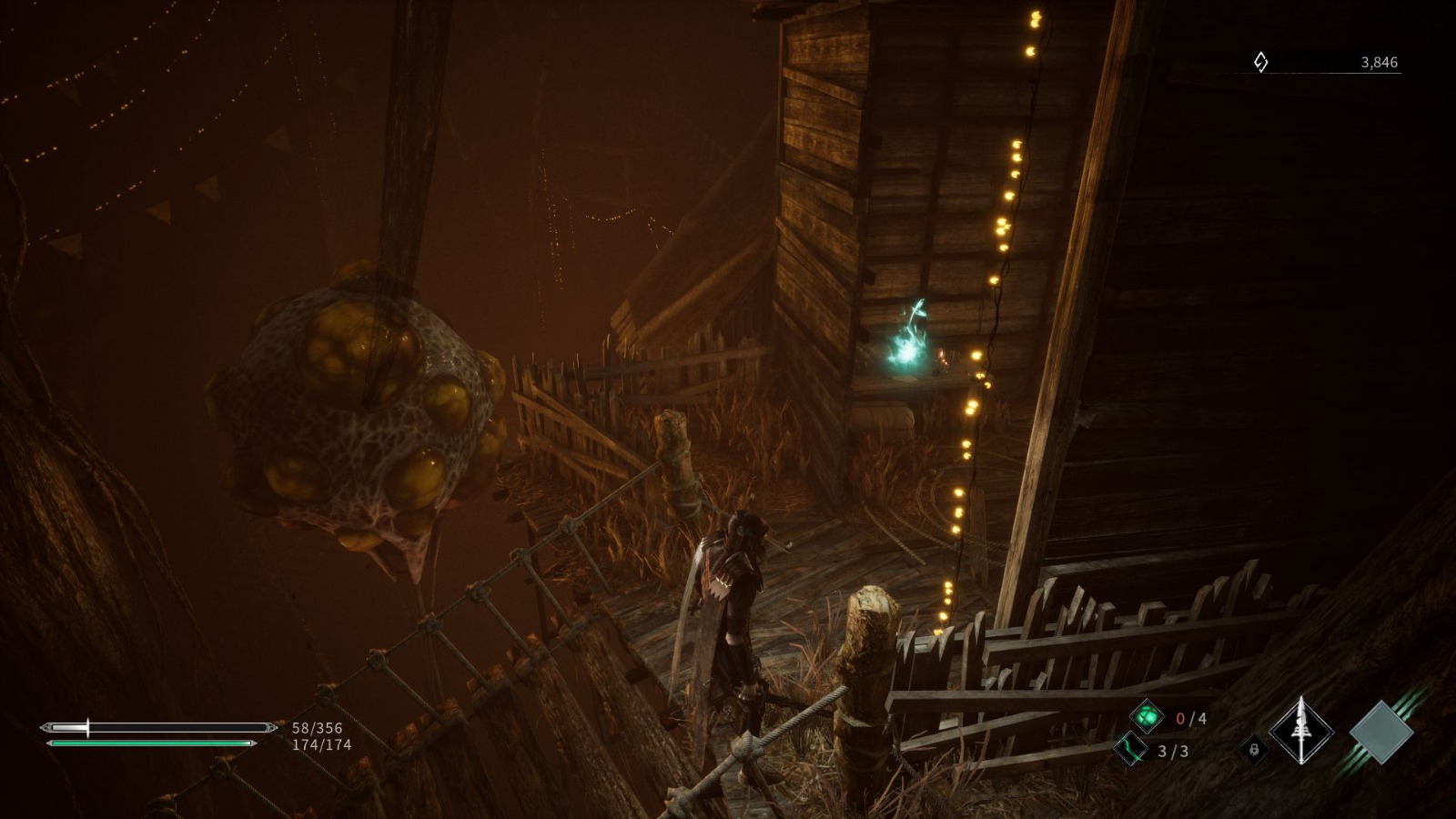This screenshot has width=1456, height=819.
Task: Activate the pale teal diamond ability slot
Action: tap(1380, 731)
